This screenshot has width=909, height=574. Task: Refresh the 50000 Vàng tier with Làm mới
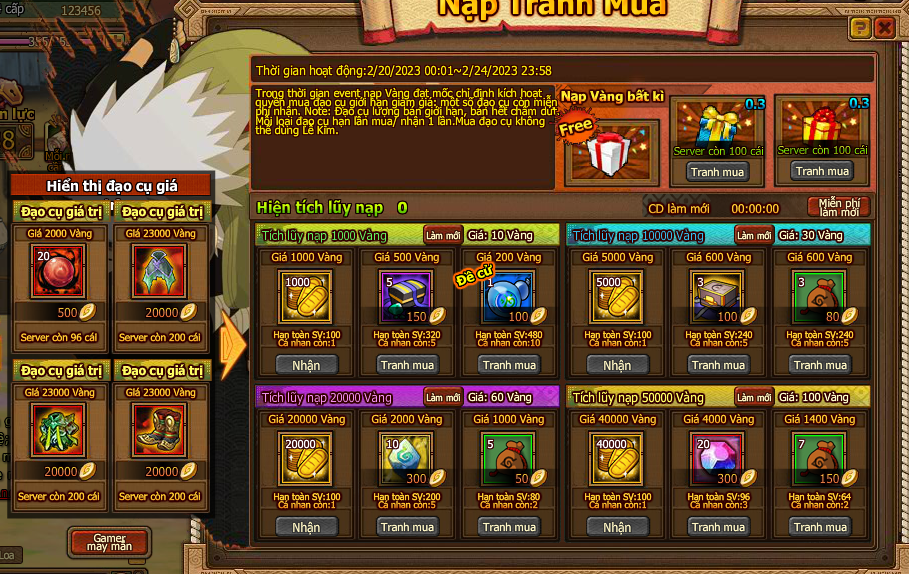coord(754,397)
